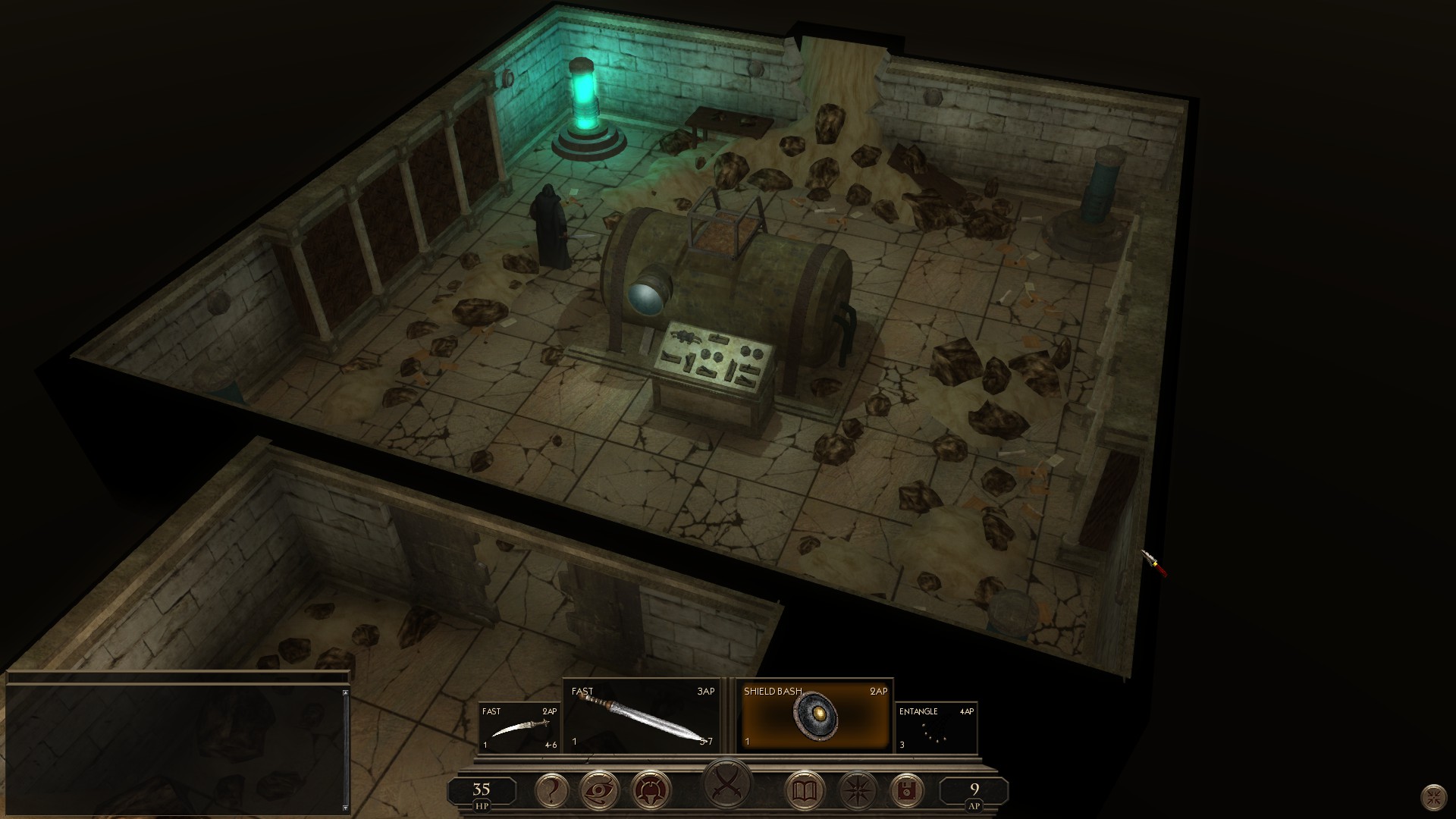The image size is (1456, 819).
Task: Open the book journal button
Action: tap(804, 792)
